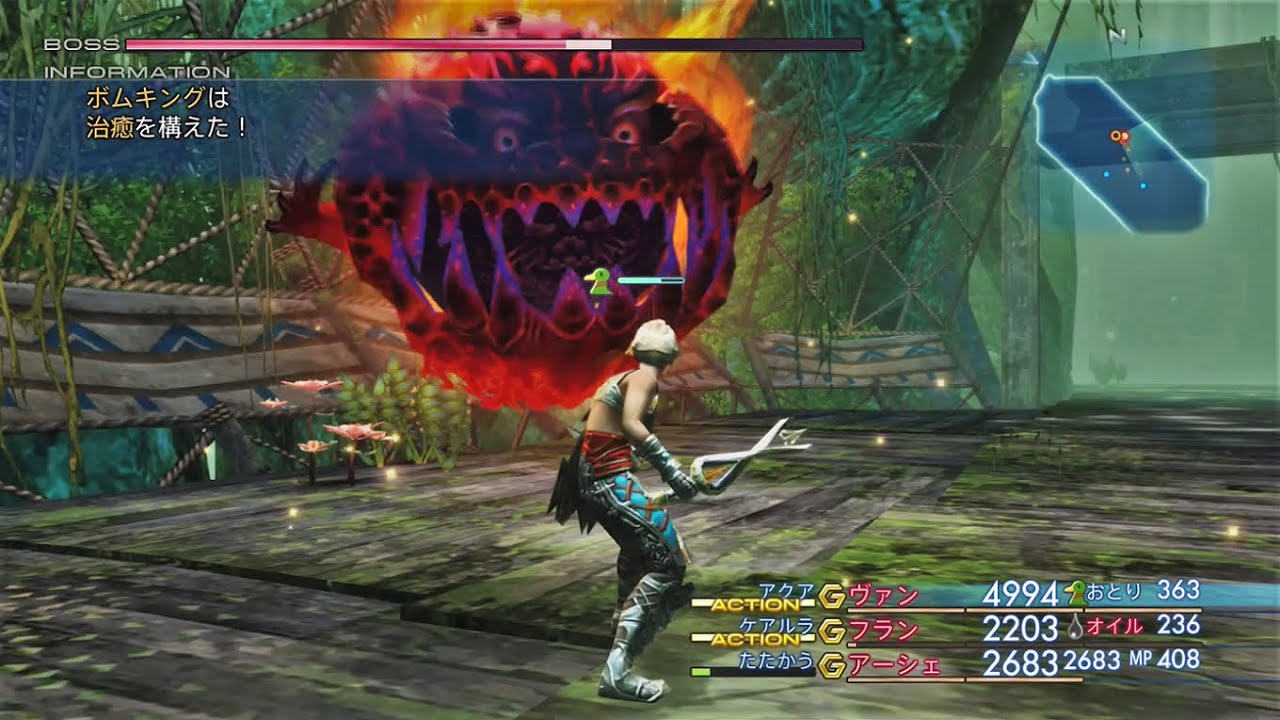The height and width of the screenshot is (720, 1280).
Task: Click the green おとり decoy status icon
Action: pyautogui.click(x=1077, y=593)
